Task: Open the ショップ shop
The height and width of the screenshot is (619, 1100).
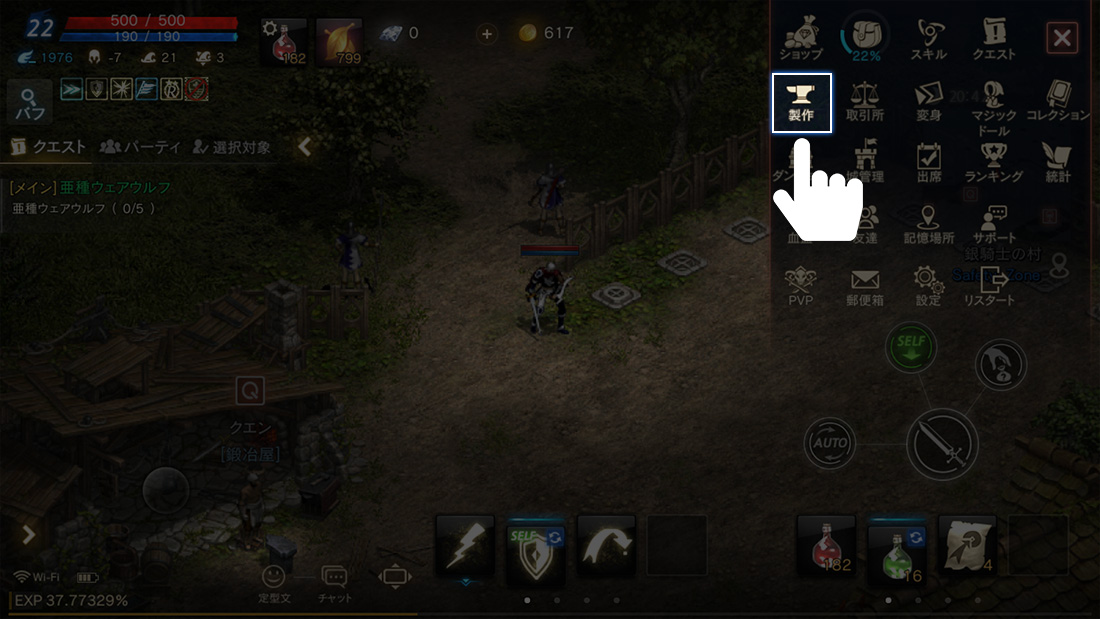Action: point(800,40)
